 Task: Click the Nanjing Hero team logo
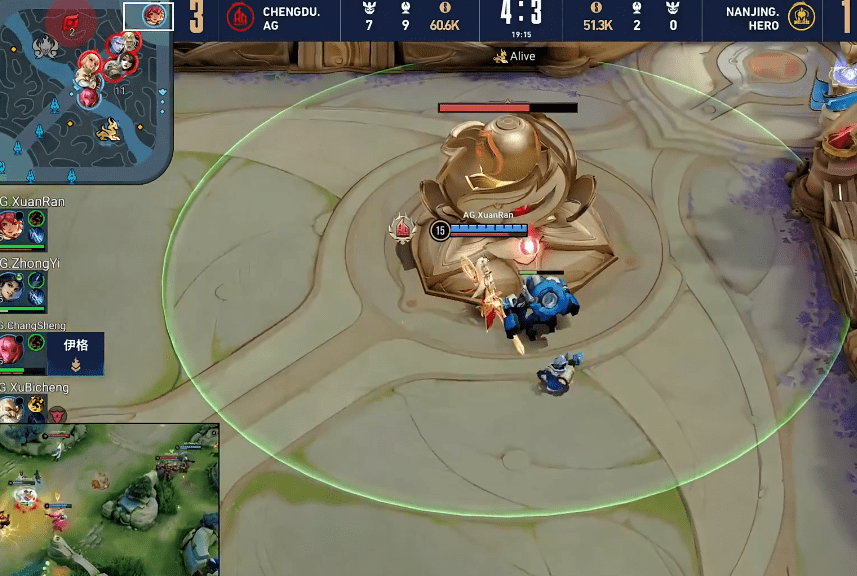(800, 17)
